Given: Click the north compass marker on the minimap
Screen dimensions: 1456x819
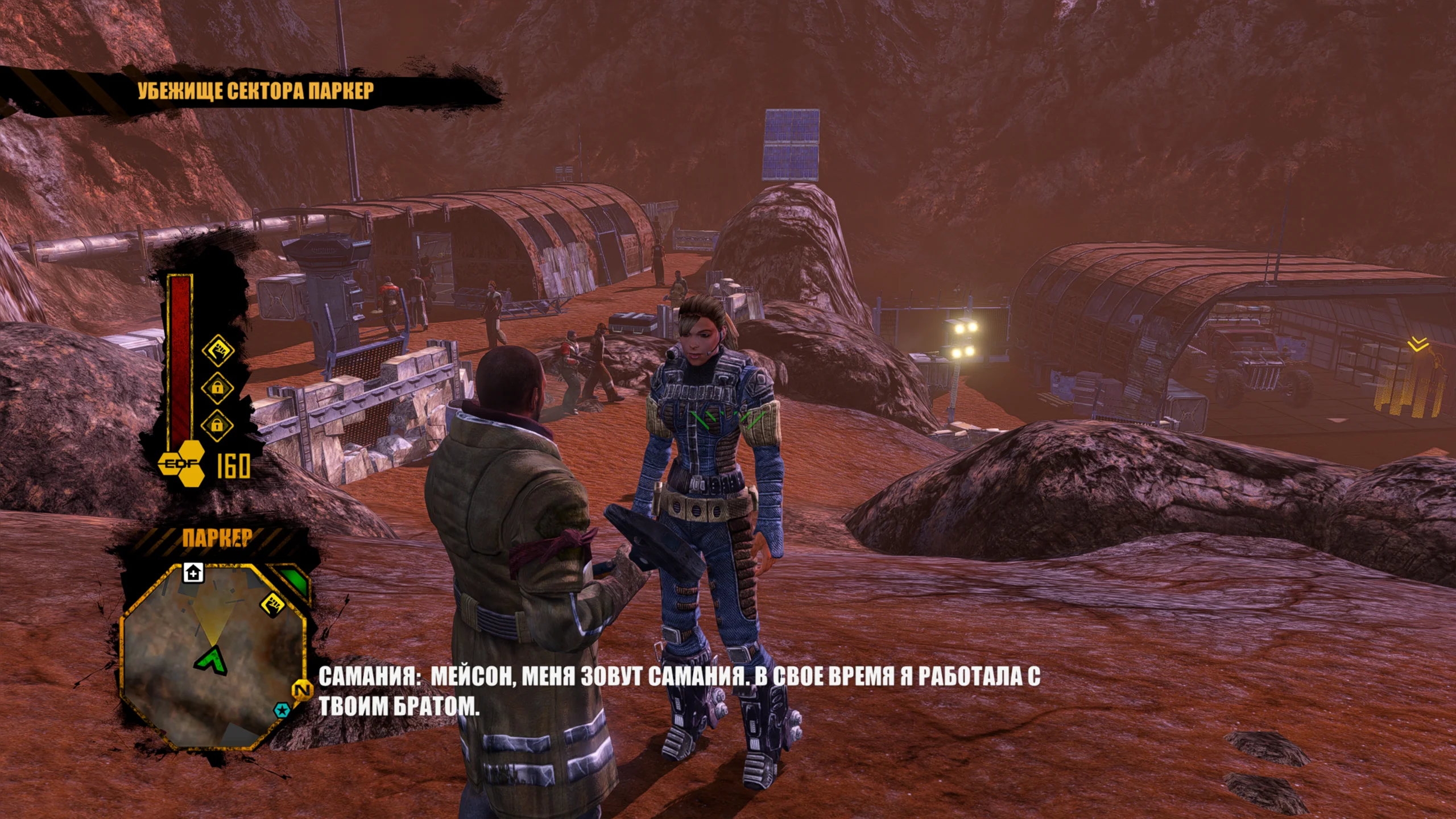Looking at the screenshot, I should click(302, 690).
